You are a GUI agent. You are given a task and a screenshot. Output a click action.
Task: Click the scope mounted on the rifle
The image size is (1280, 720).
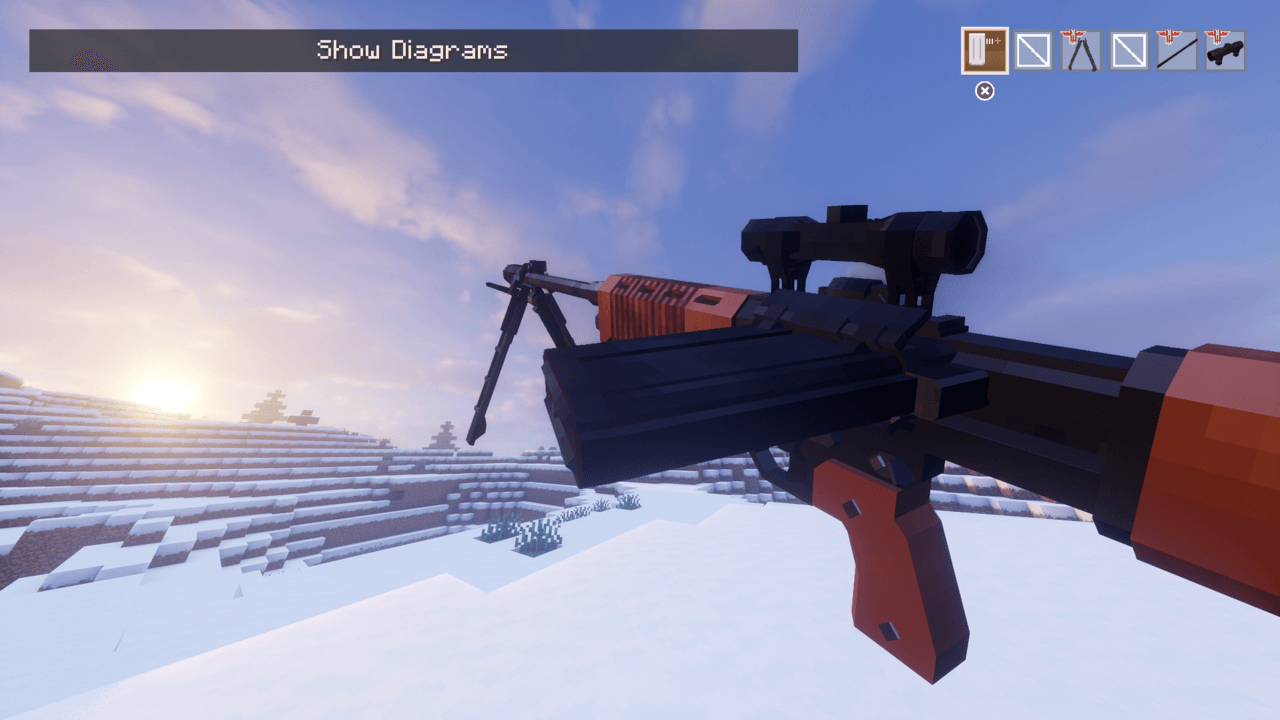(x=860, y=240)
